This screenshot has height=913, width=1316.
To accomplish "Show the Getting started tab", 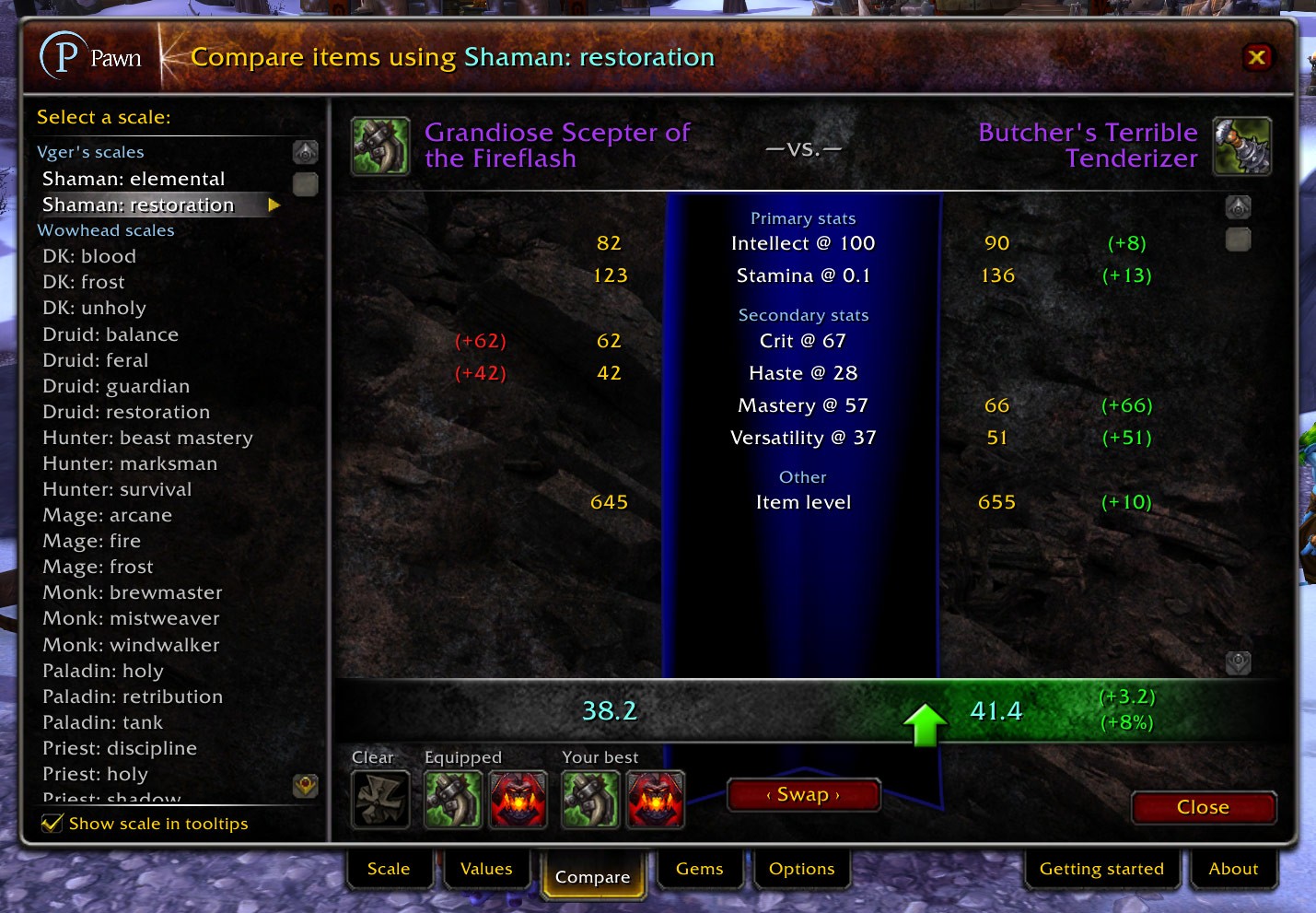I will point(1101,869).
